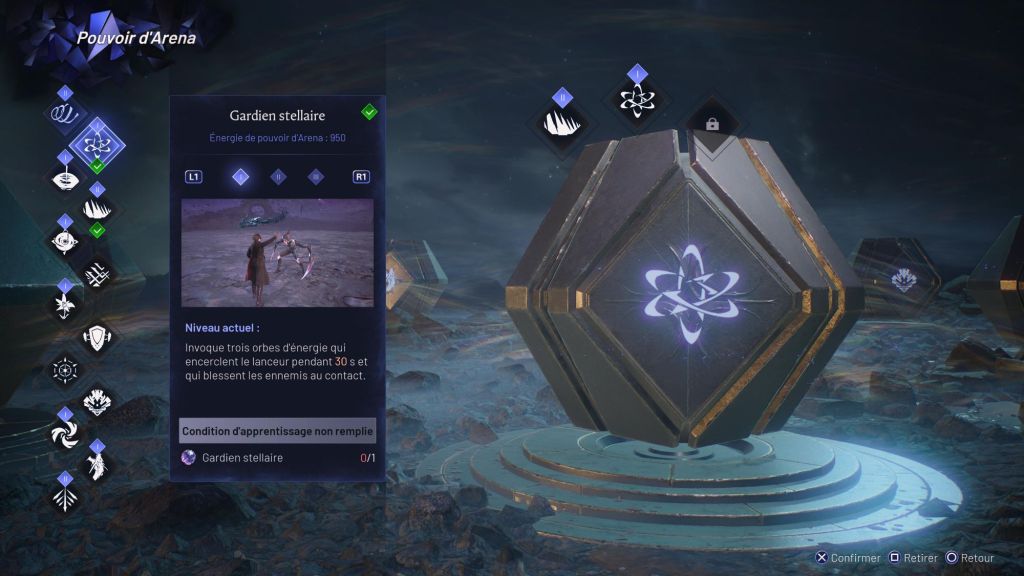Image resolution: width=1024 pixels, height=576 pixels.
Task: Switch to level II of Gardien stellaire
Action: coord(278,177)
